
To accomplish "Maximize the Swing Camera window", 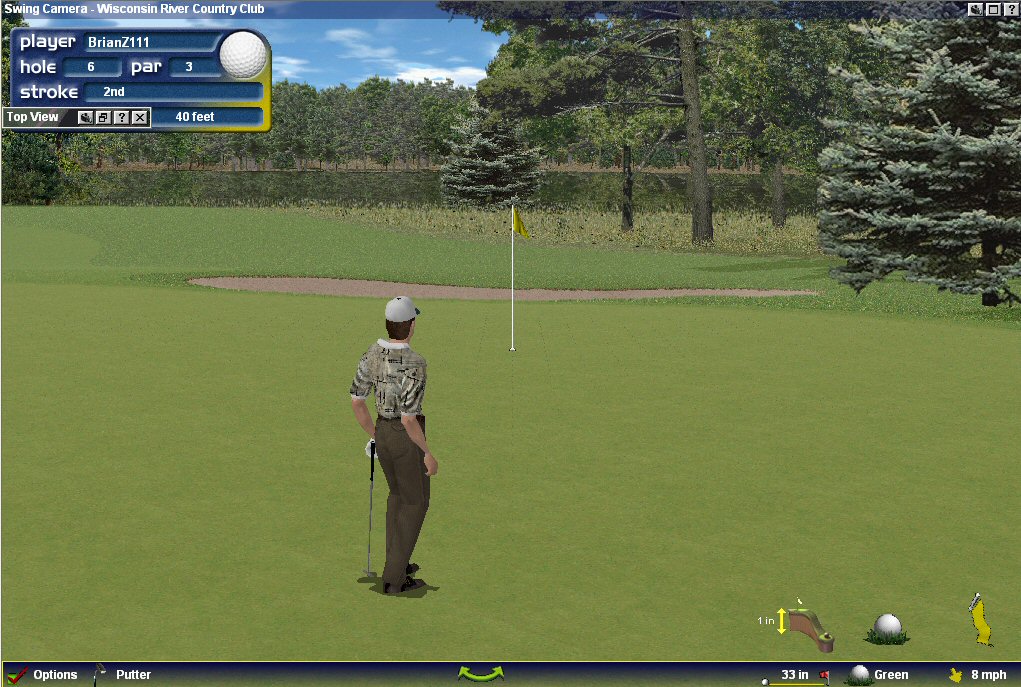I will click(x=993, y=9).
